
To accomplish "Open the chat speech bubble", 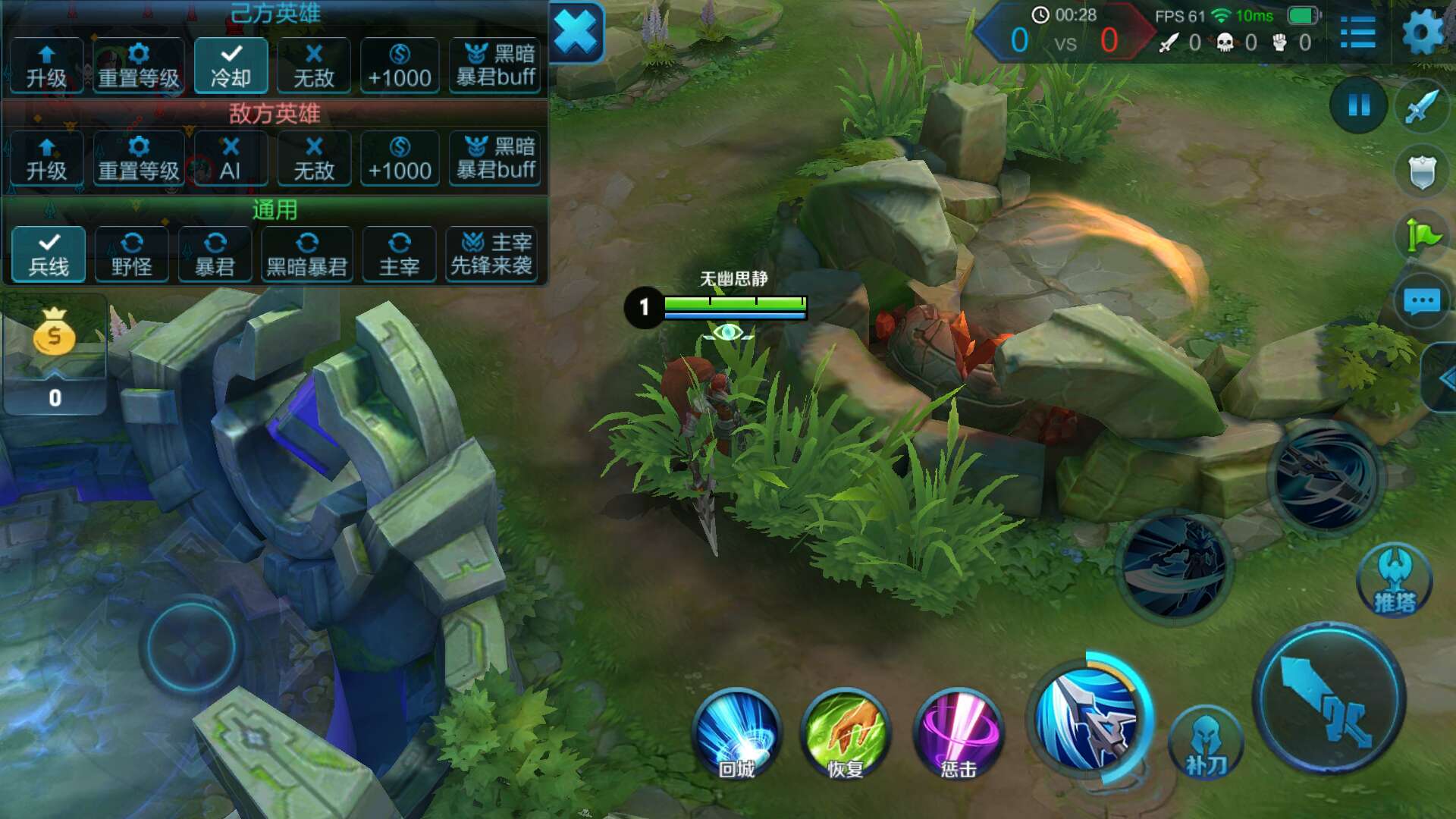I will (x=1422, y=302).
